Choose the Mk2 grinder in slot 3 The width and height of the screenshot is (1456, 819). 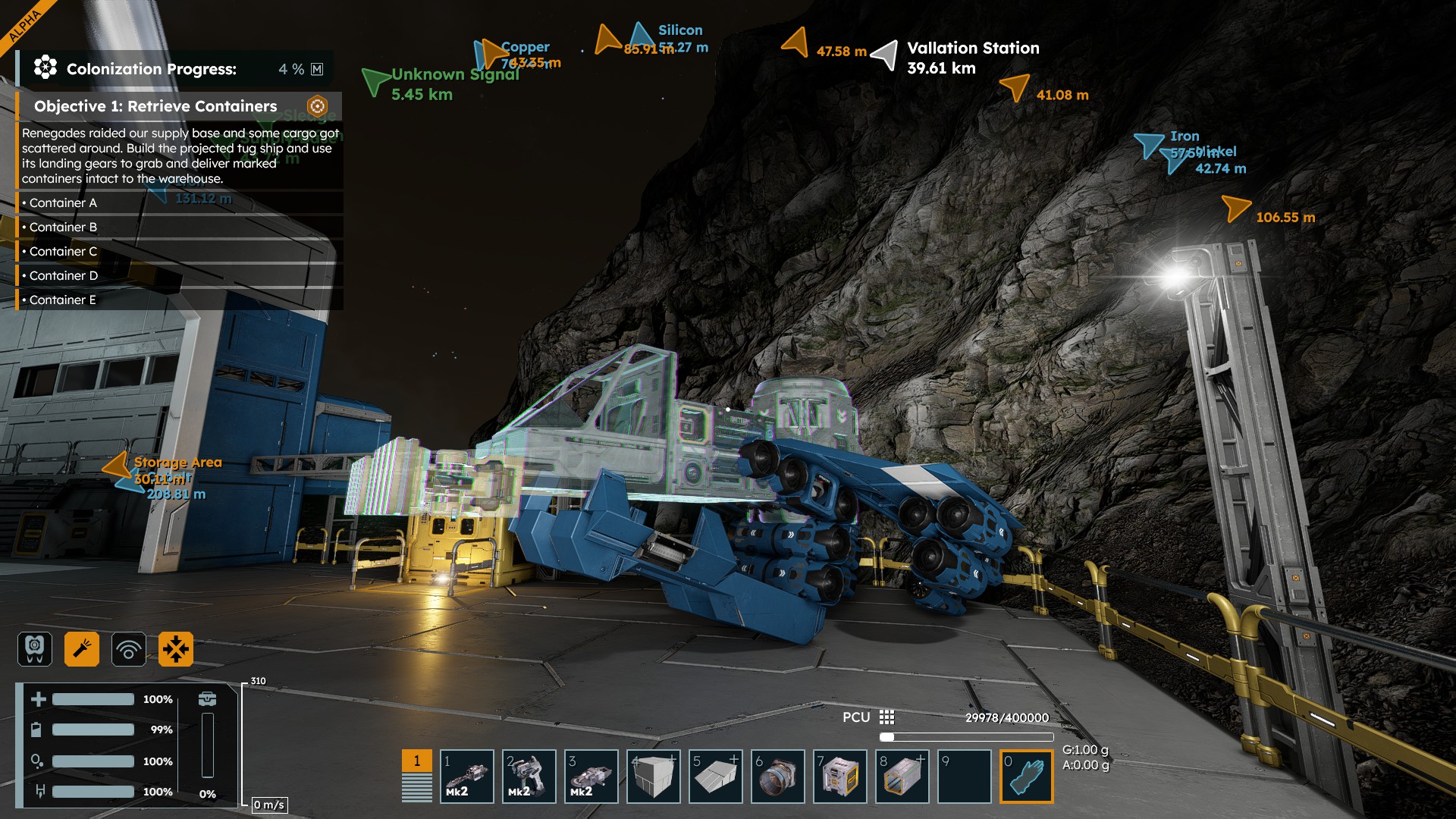(x=591, y=776)
